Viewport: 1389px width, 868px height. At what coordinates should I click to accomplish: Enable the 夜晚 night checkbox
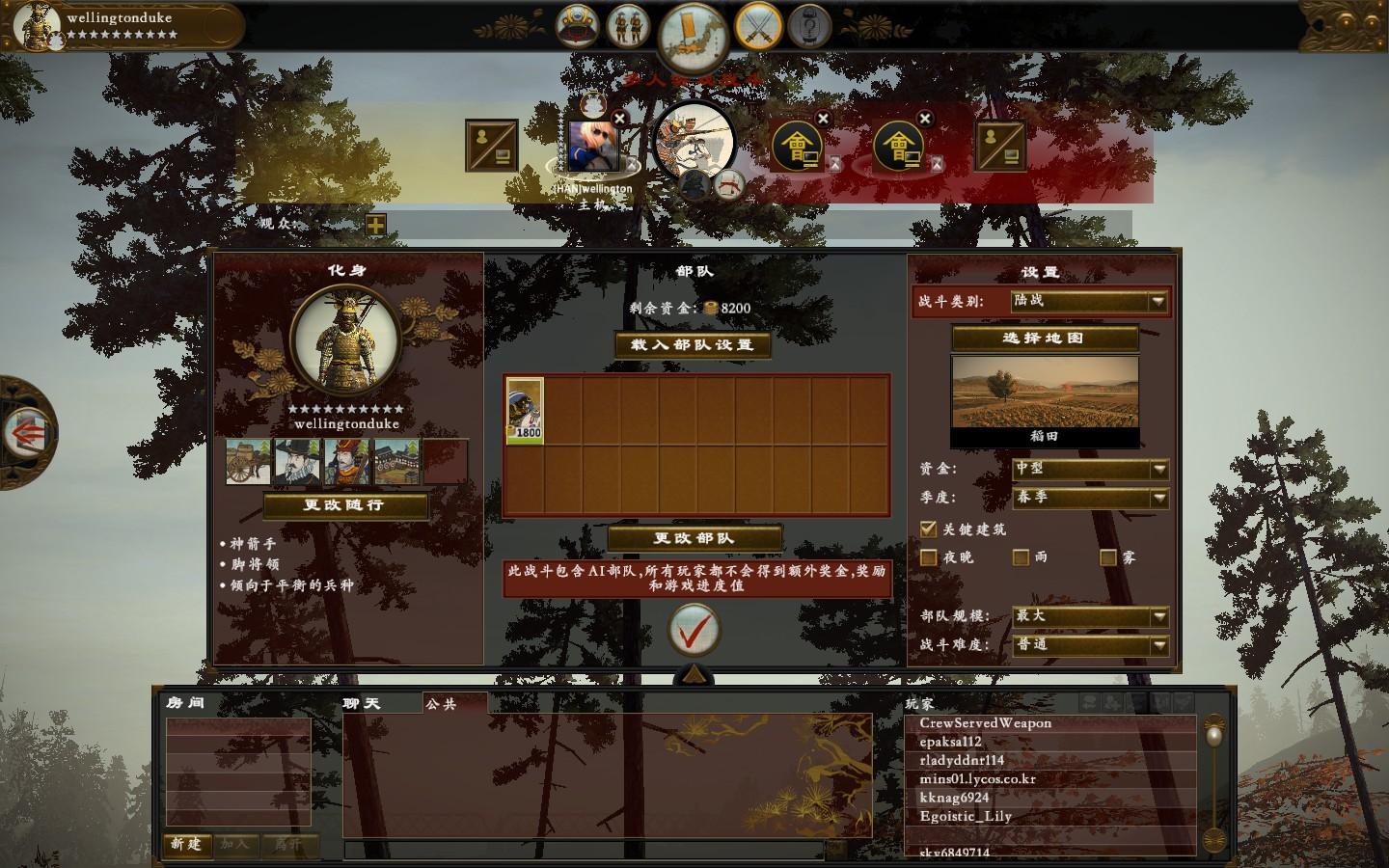tap(929, 557)
